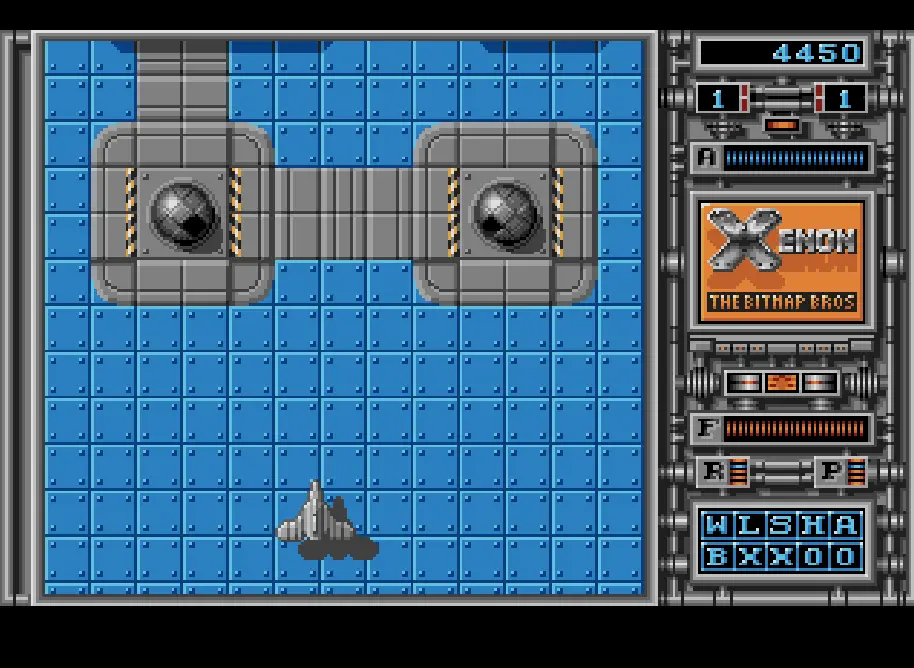Viewport: 914px width, 668px height.
Task: Activate the A power-up tile
Action: pos(845,525)
